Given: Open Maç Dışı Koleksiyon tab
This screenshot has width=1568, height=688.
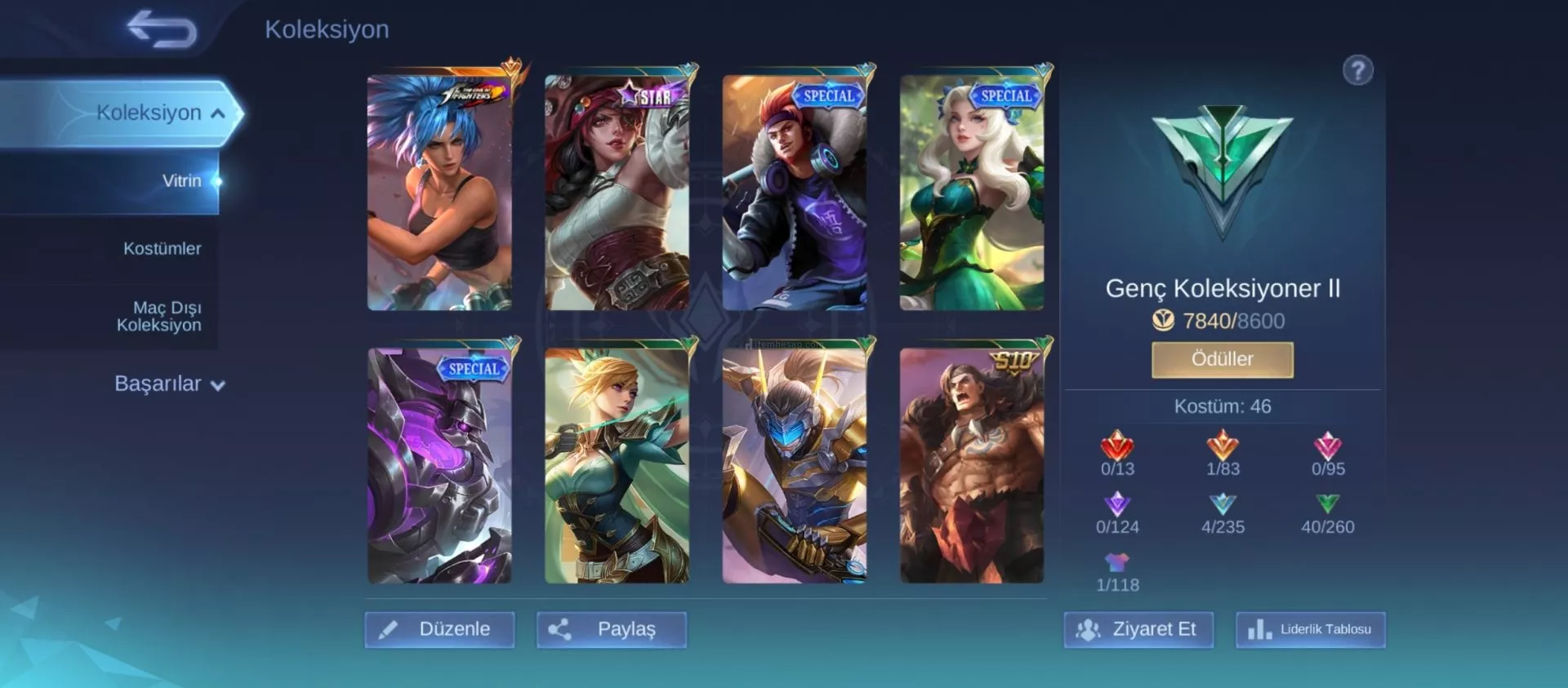Looking at the screenshot, I should 158,316.
